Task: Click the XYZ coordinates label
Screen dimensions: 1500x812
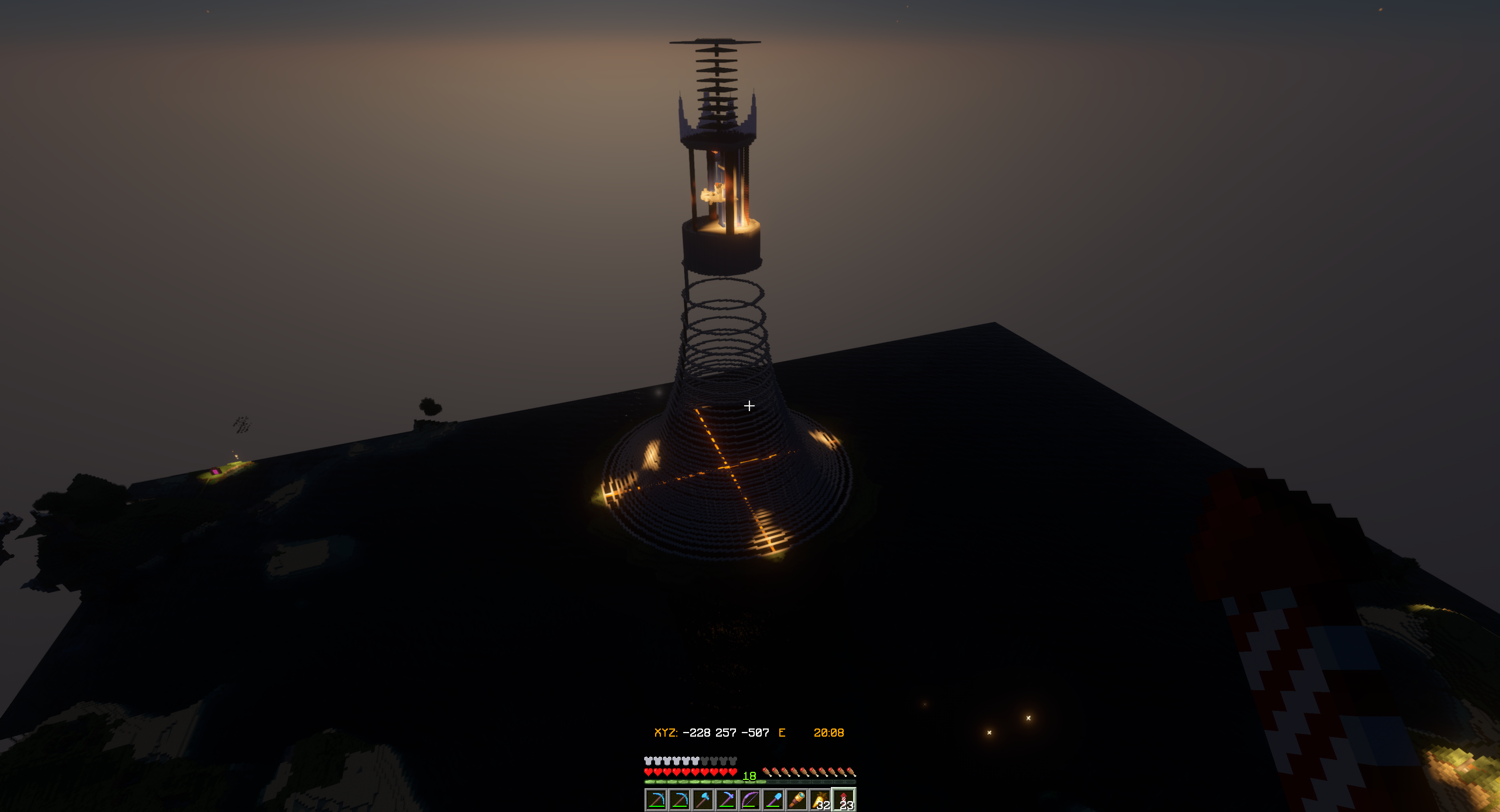Action: (x=666, y=732)
